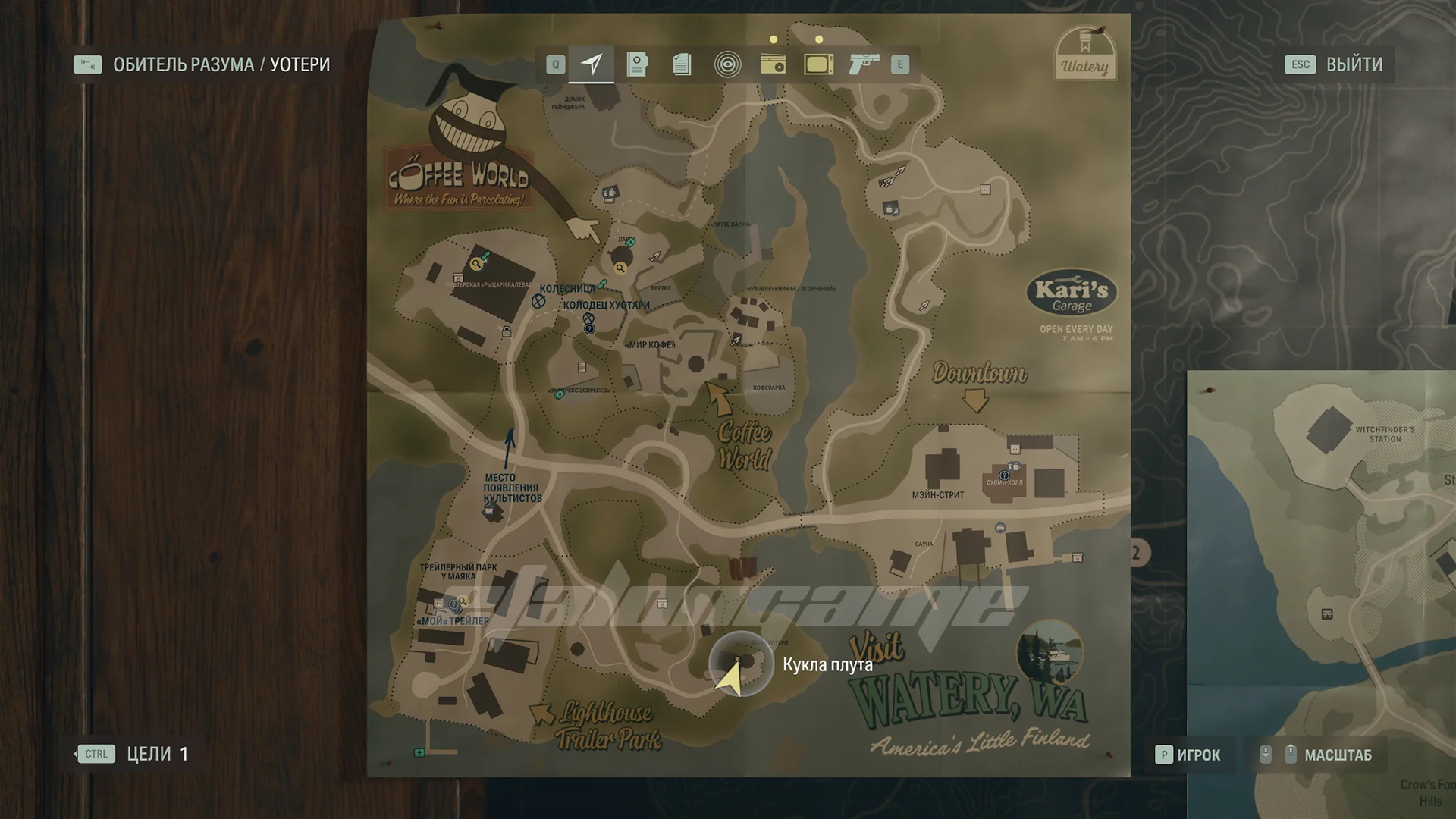Select the Watery map badge

1084,55
